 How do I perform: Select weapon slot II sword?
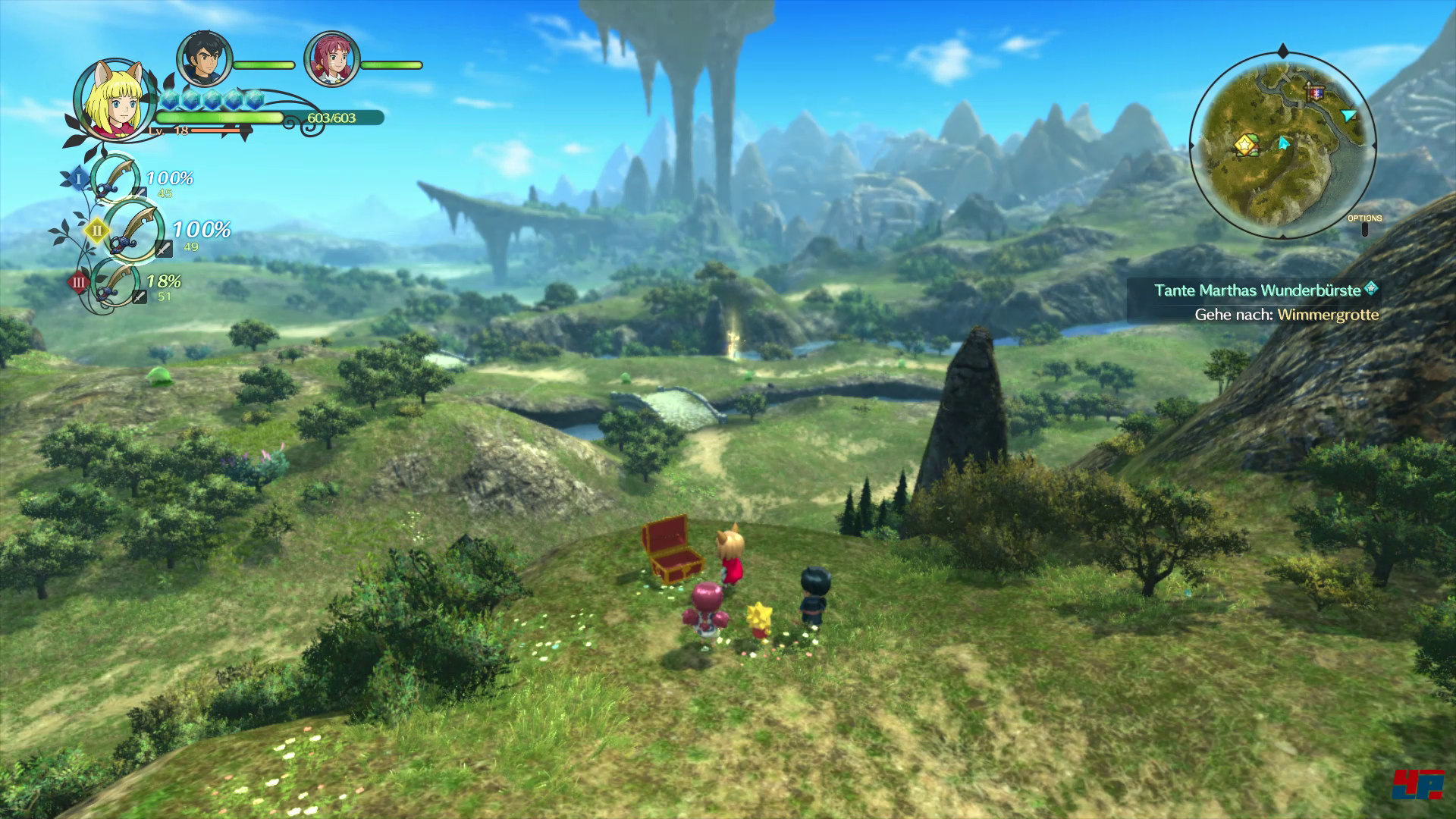[132, 229]
